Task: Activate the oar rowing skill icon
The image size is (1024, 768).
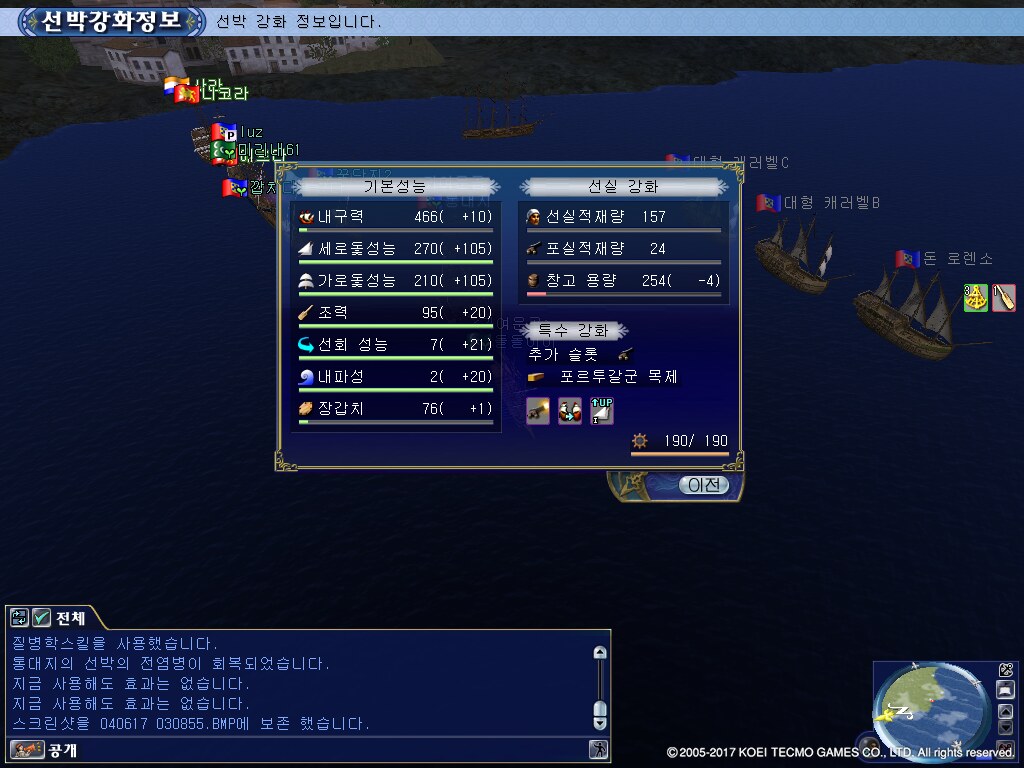Action: pos(1004,298)
